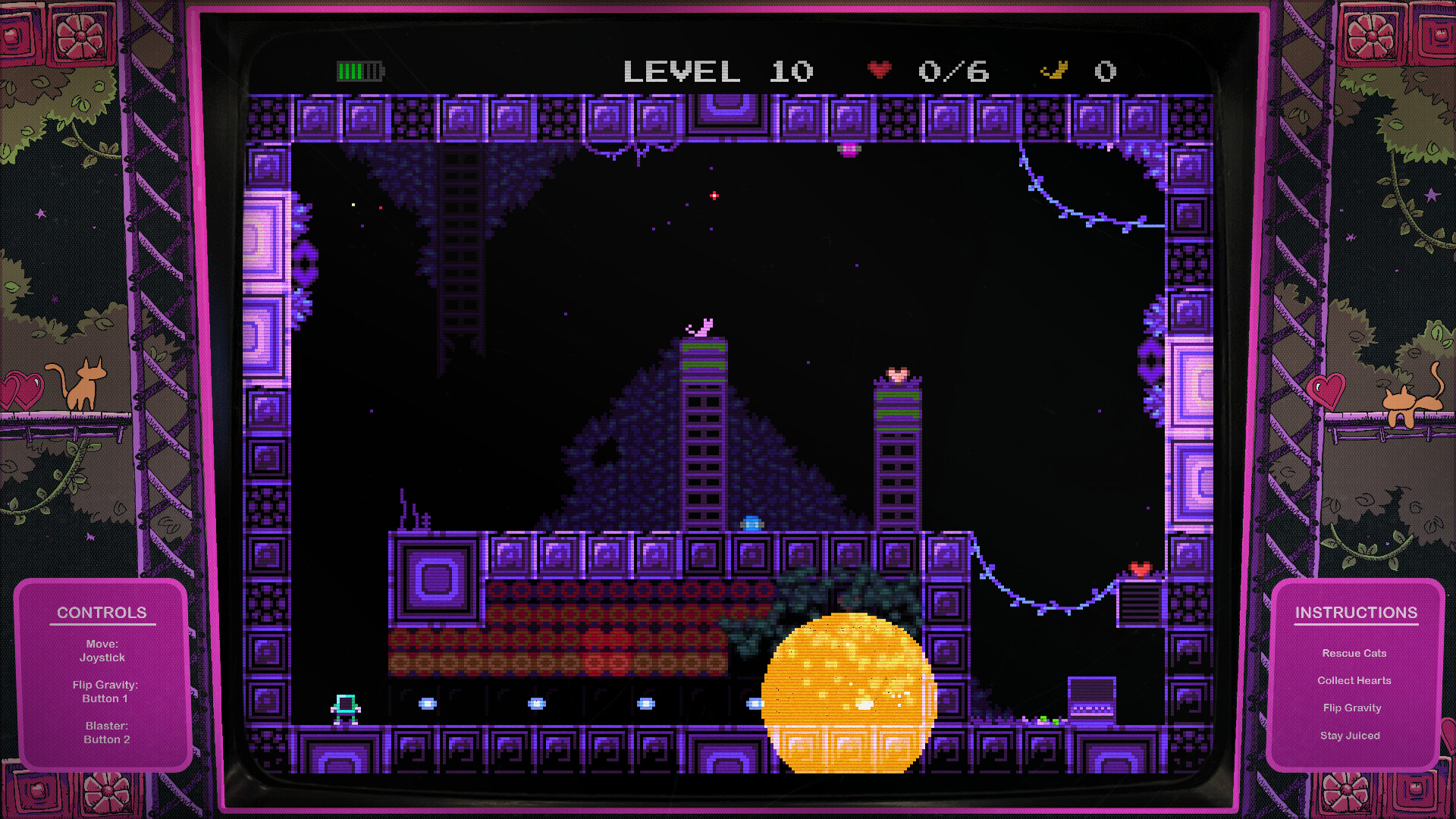Click the banana icon beside the 0 counter

(1054, 70)
